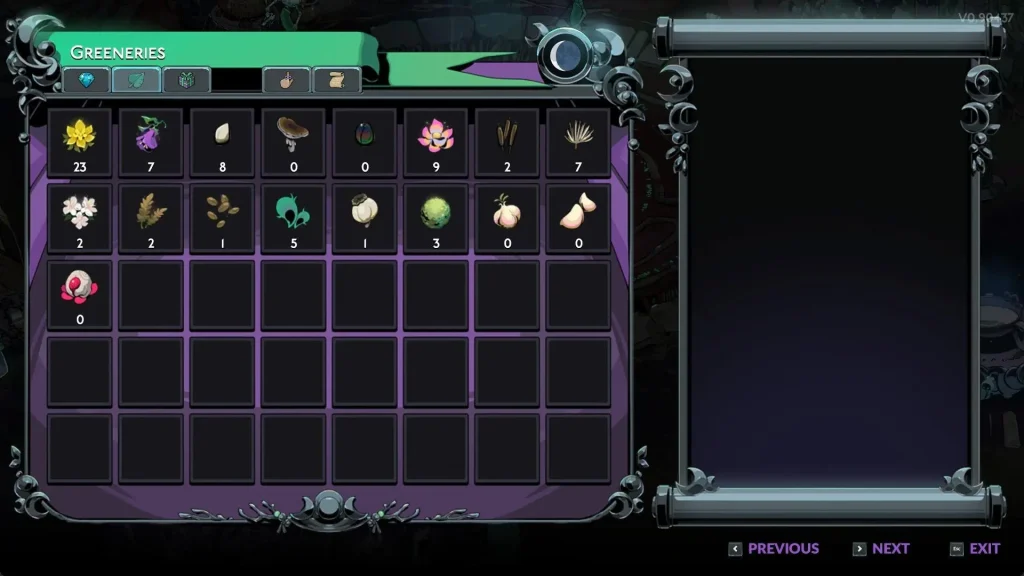
Task: Choose the green moss ball slot
Action: click(436, 218)
